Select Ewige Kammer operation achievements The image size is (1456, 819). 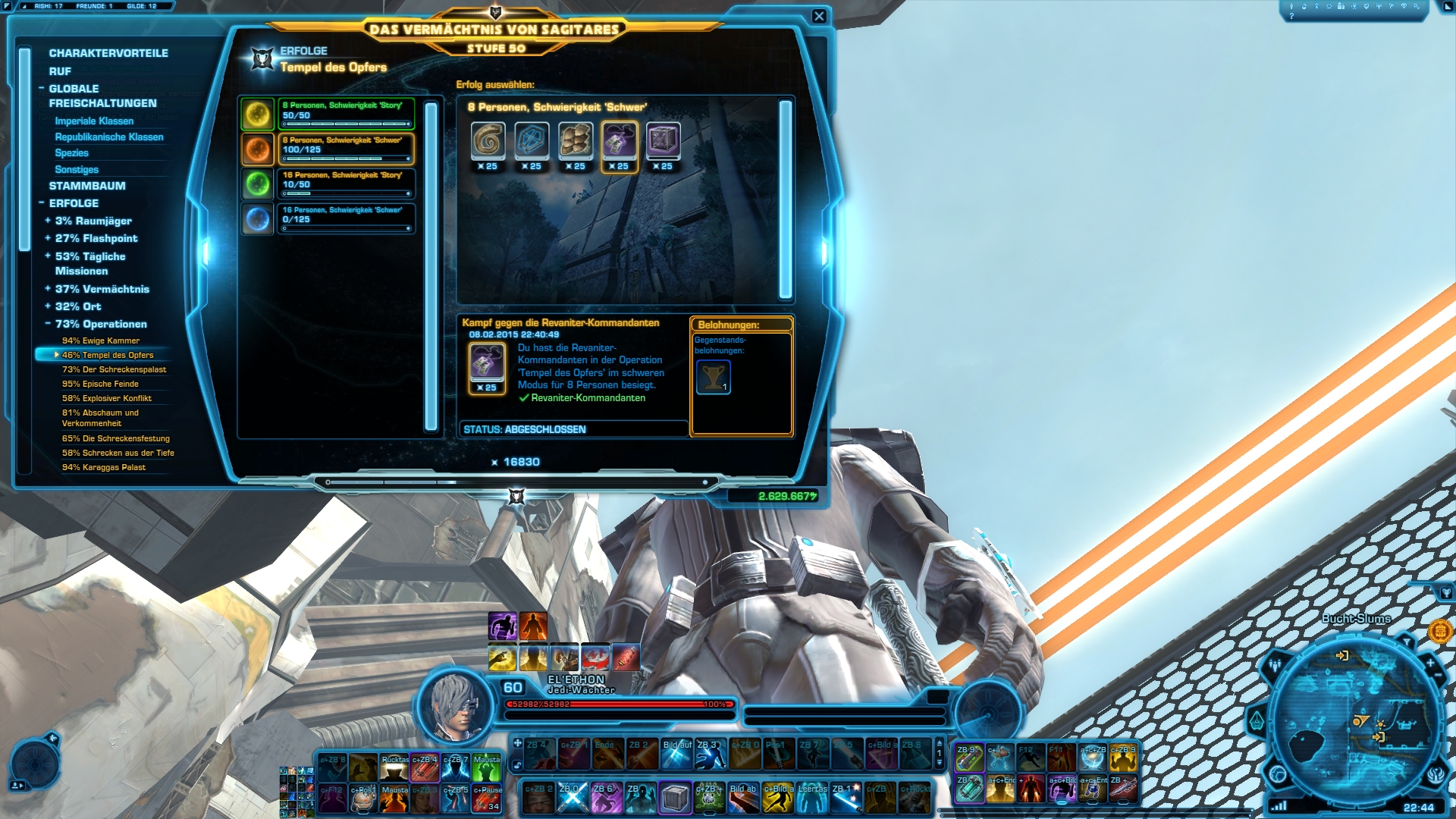coord(101,341)
